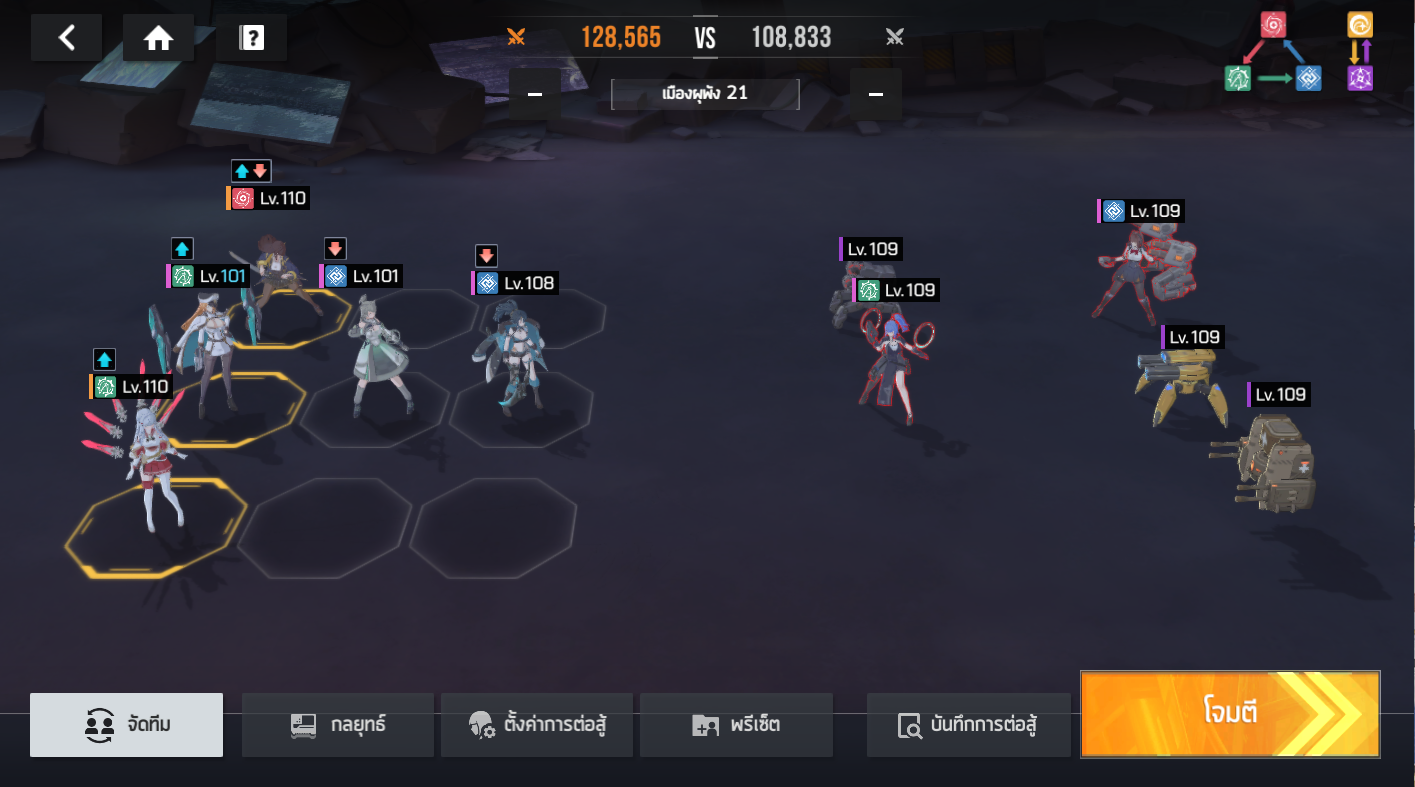Image resolution: width=1415 pixels, height=787 pixels.
Task: Go back with the arrow button
Action: [x=66, y=38]
